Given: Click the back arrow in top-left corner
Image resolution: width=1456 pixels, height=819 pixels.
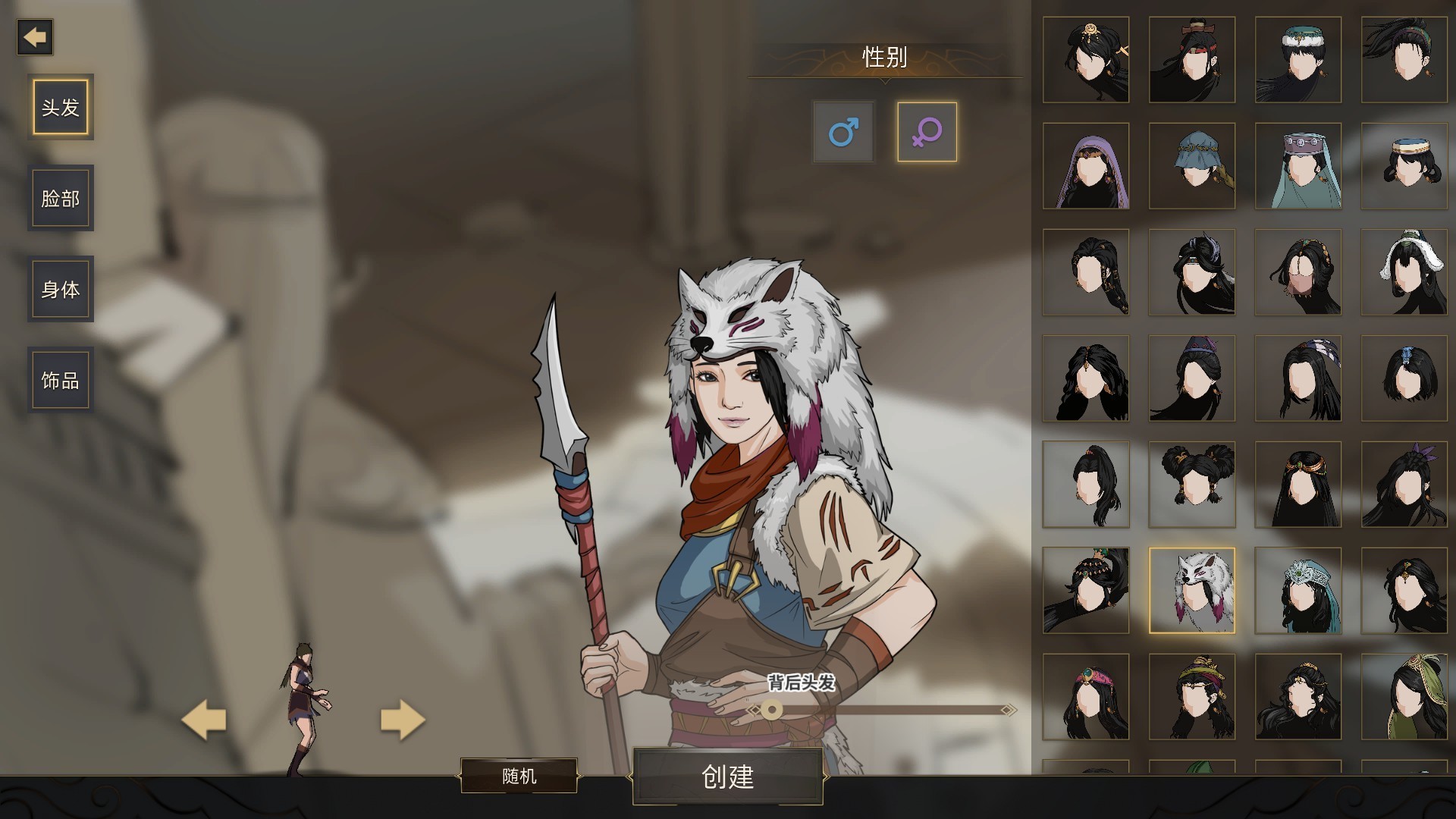Looking at the screenshot, I should pos(36,37).
